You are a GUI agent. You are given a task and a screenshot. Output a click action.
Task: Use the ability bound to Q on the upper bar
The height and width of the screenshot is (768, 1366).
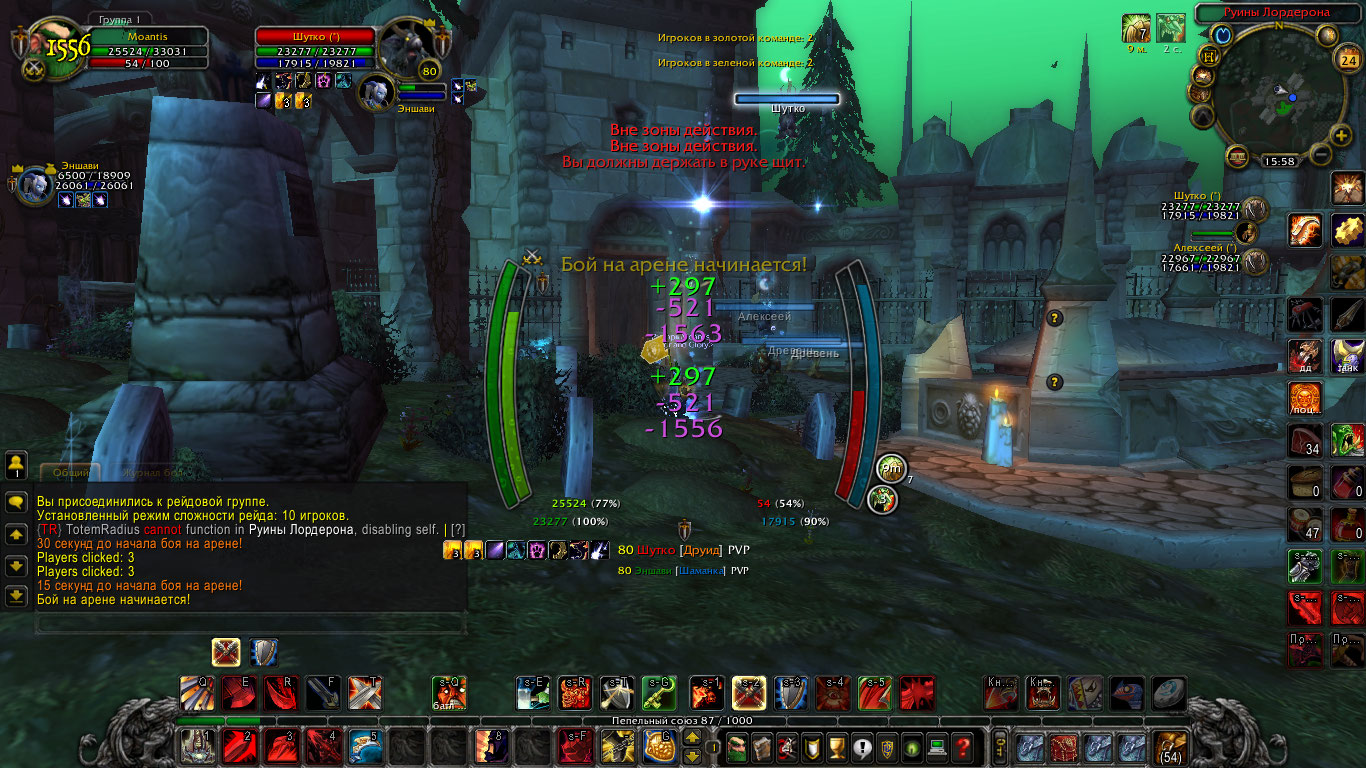click(x=196, y=692)
